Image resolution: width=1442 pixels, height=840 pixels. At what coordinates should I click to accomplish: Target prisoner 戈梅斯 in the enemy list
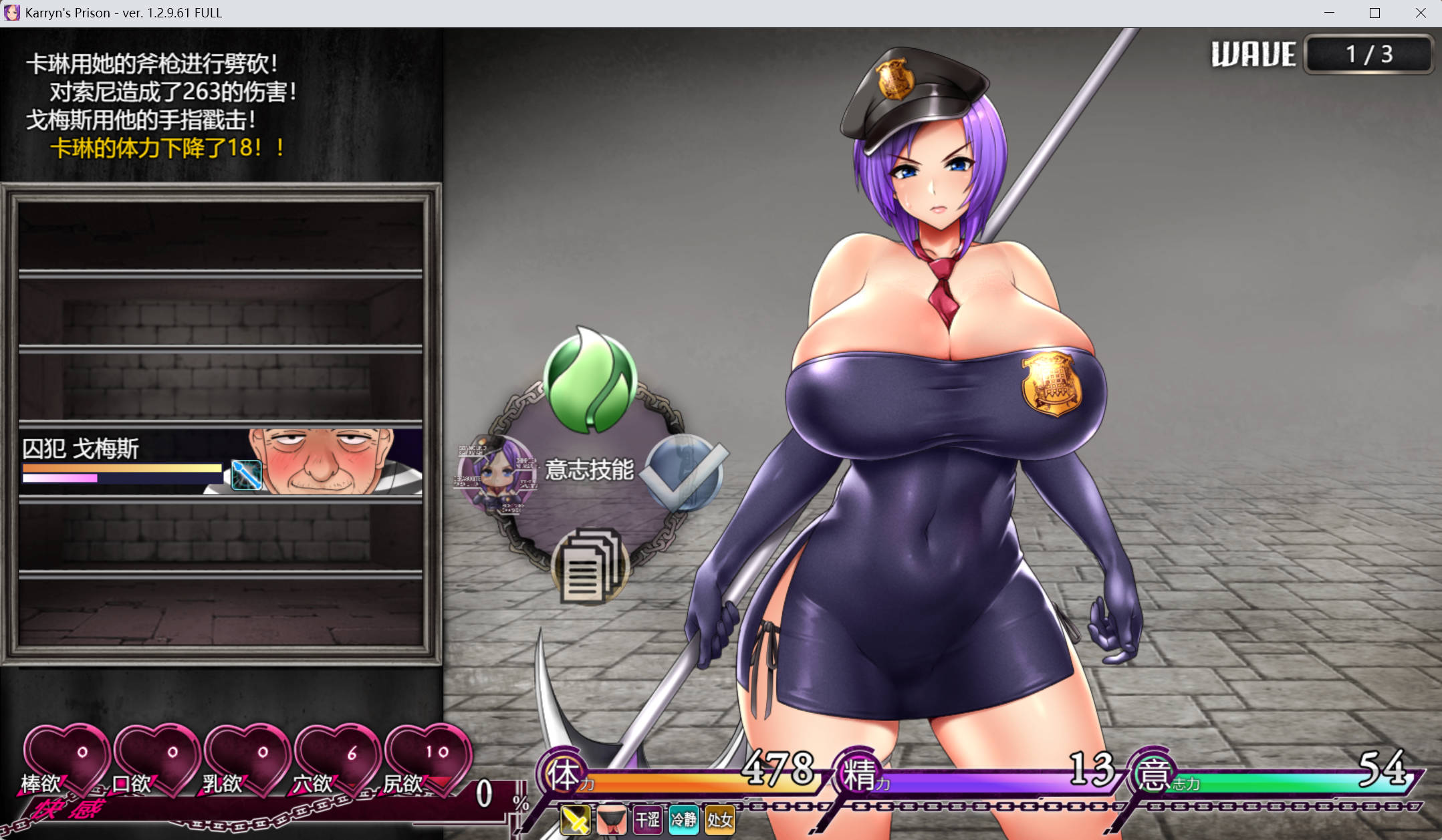(221, 462)
